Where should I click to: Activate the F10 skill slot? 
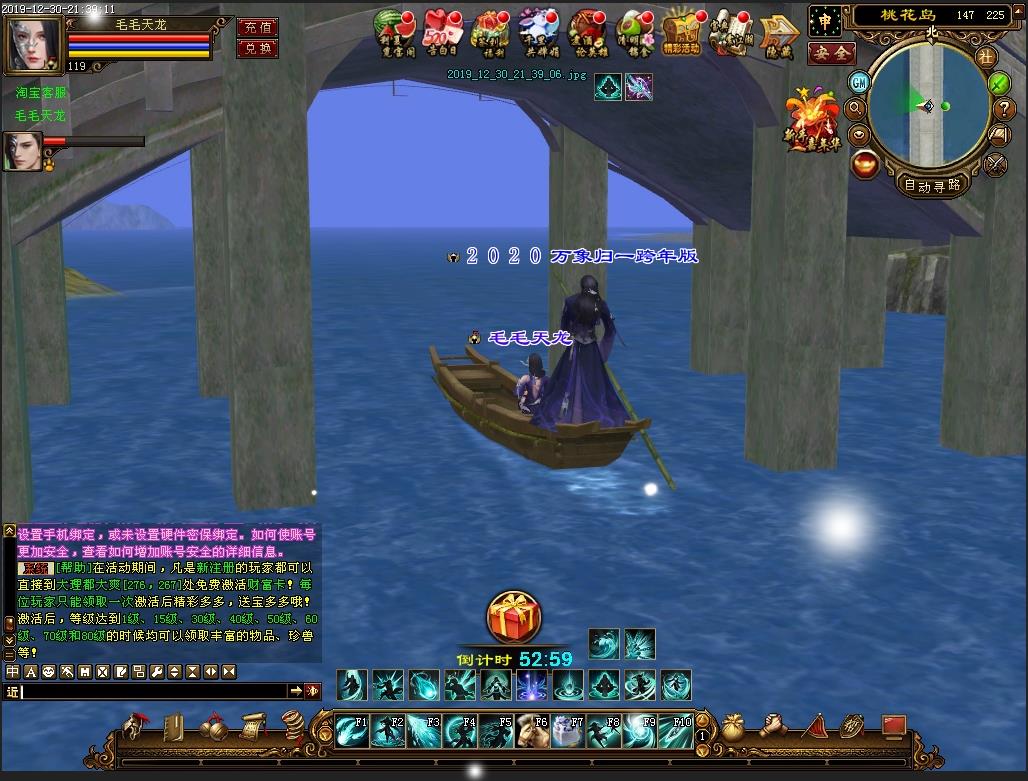[x=675, y=731]
